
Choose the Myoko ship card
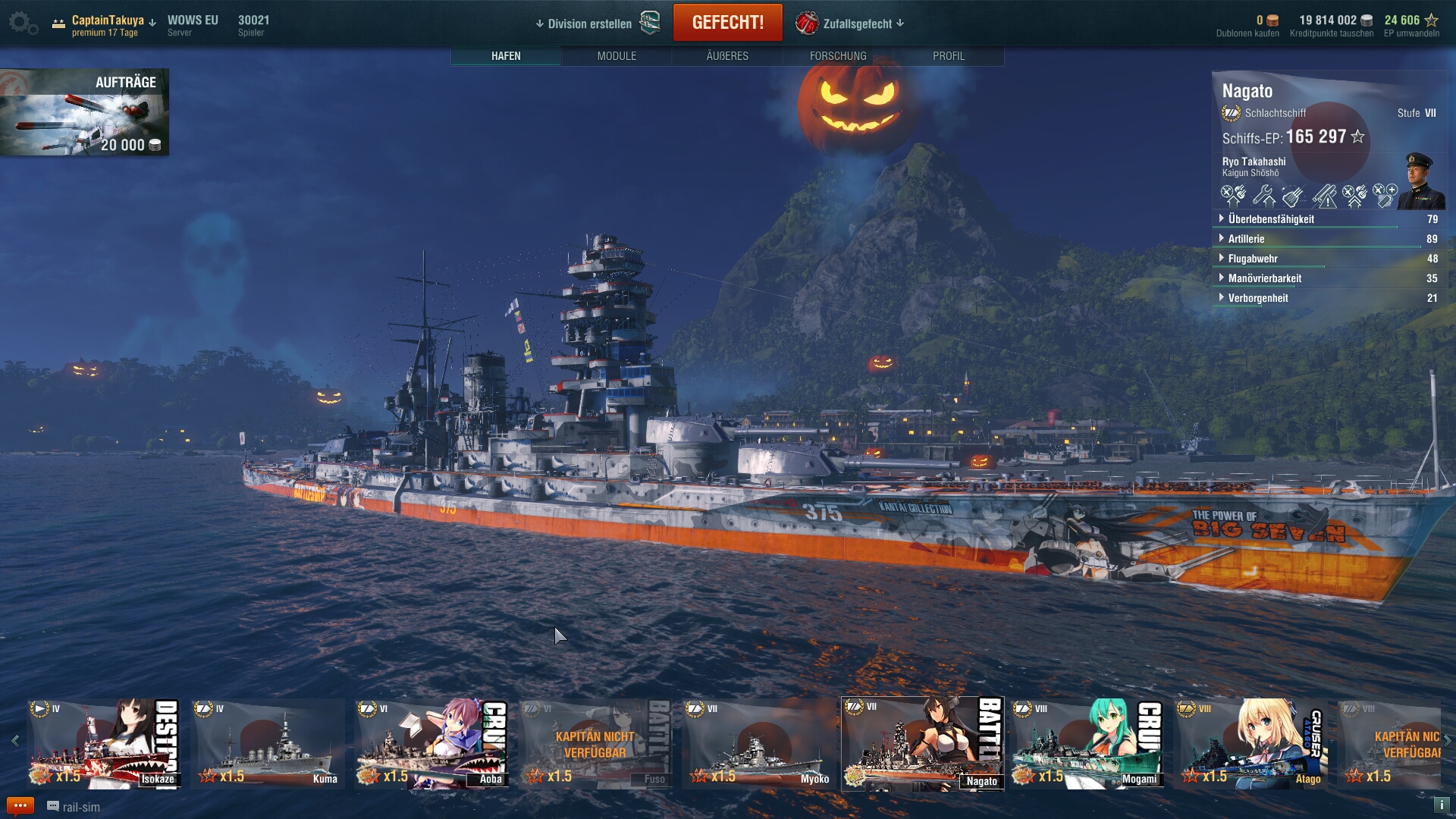point(758,744)
